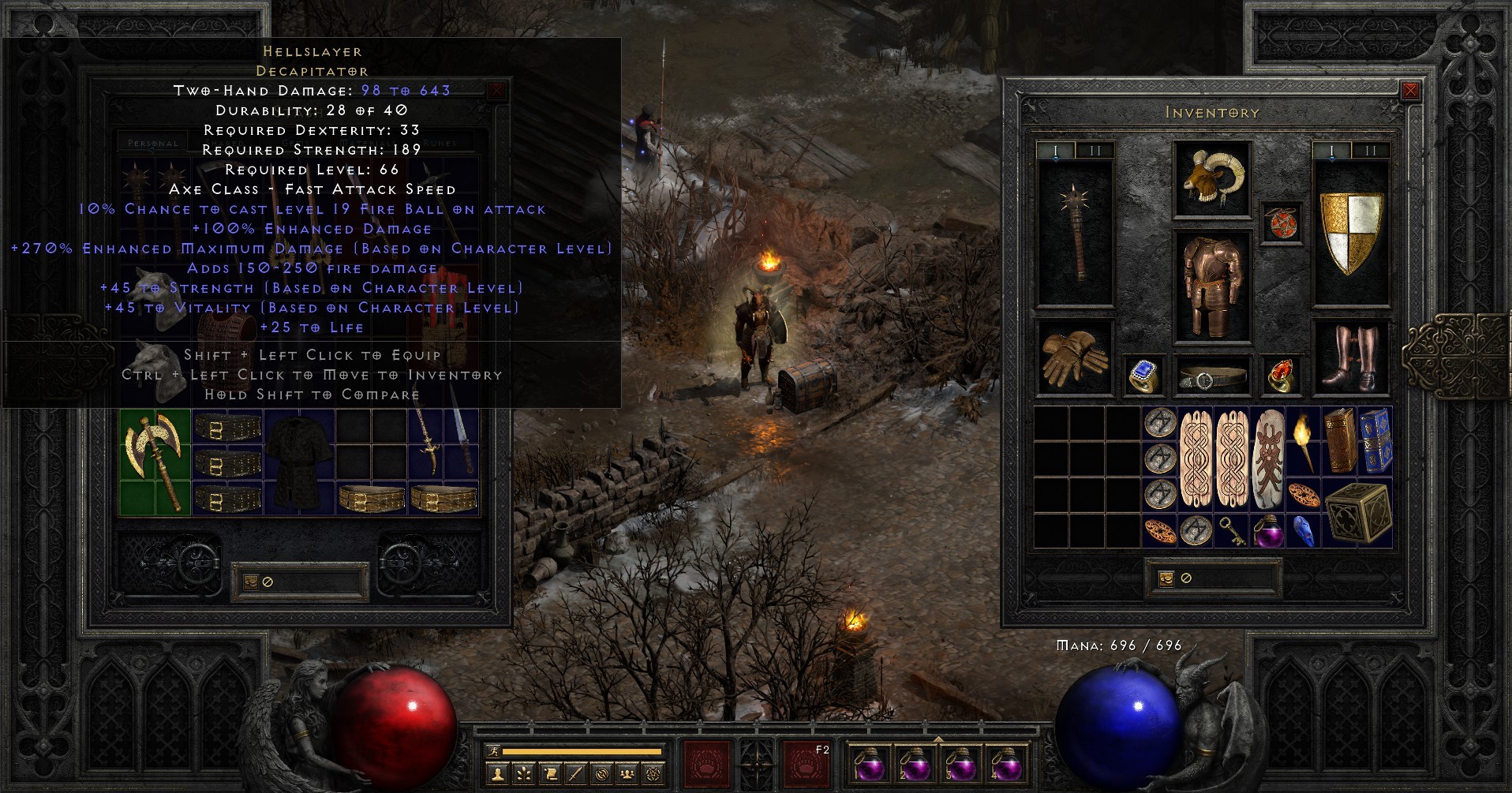The height and width of the screenshot is (793, 1512).
Task: Select the right-hand skill marked F2
Action: click(809, 765)
